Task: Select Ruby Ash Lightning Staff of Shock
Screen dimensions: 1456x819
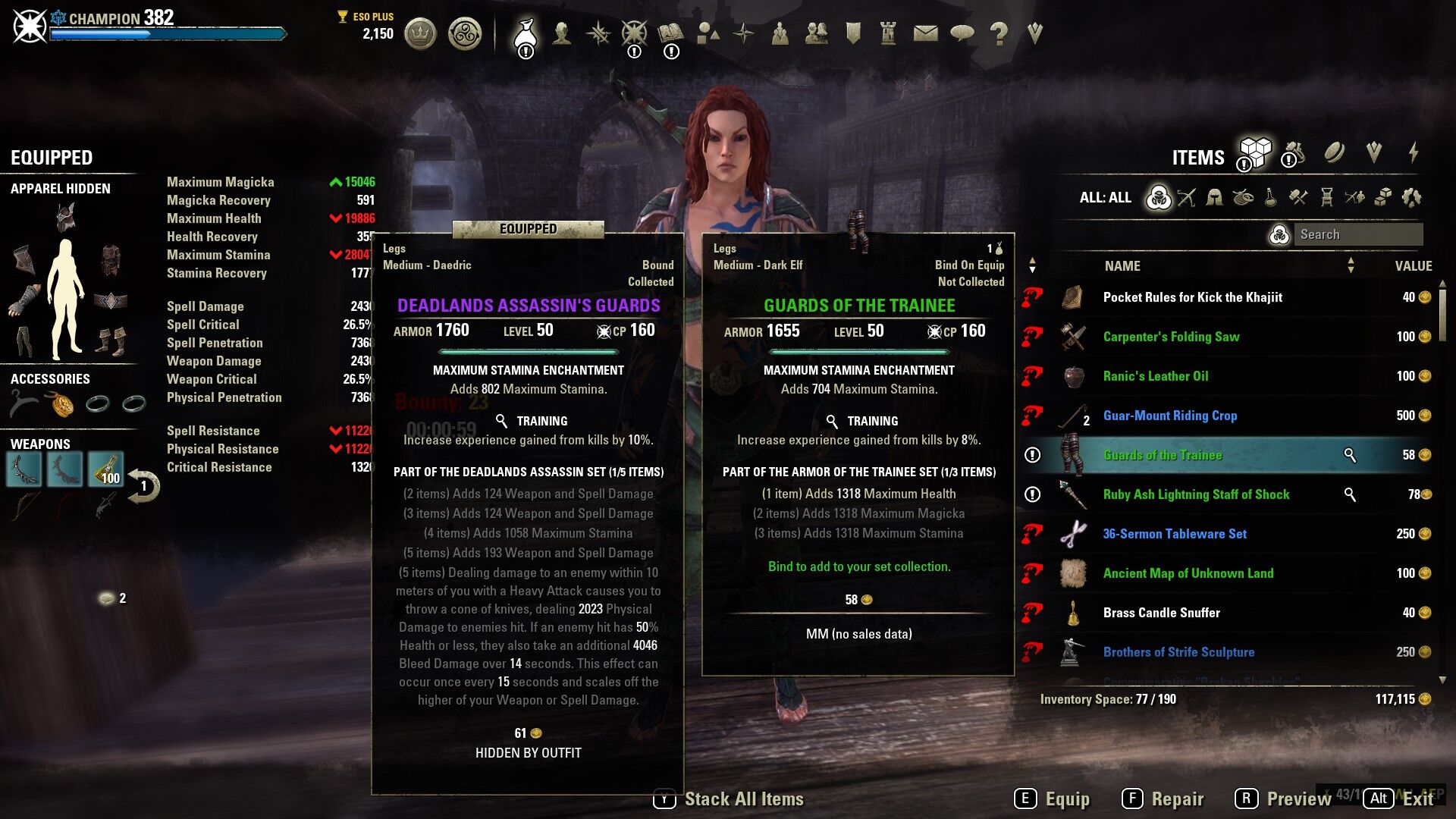Action: (1196, 494)
